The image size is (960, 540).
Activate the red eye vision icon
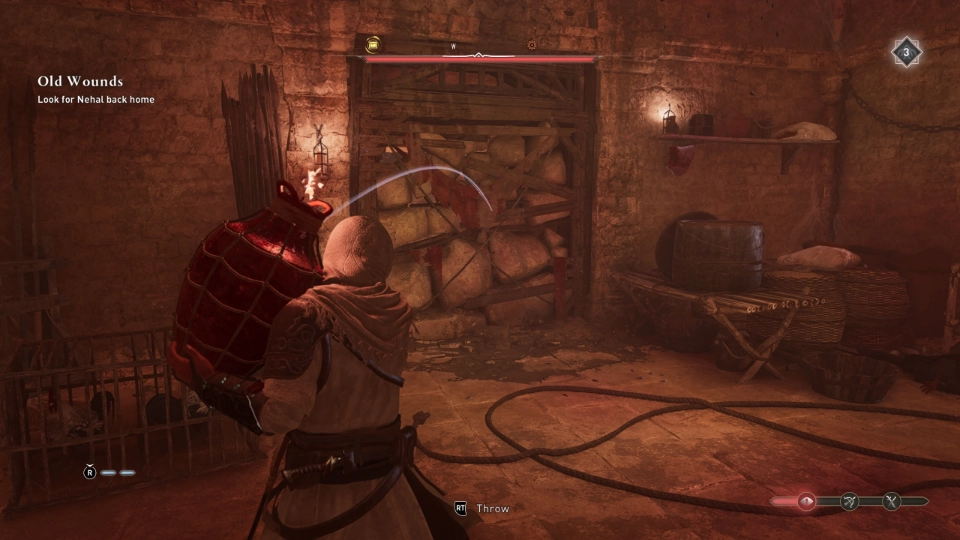pyautogui.click(x=806, y=502)
